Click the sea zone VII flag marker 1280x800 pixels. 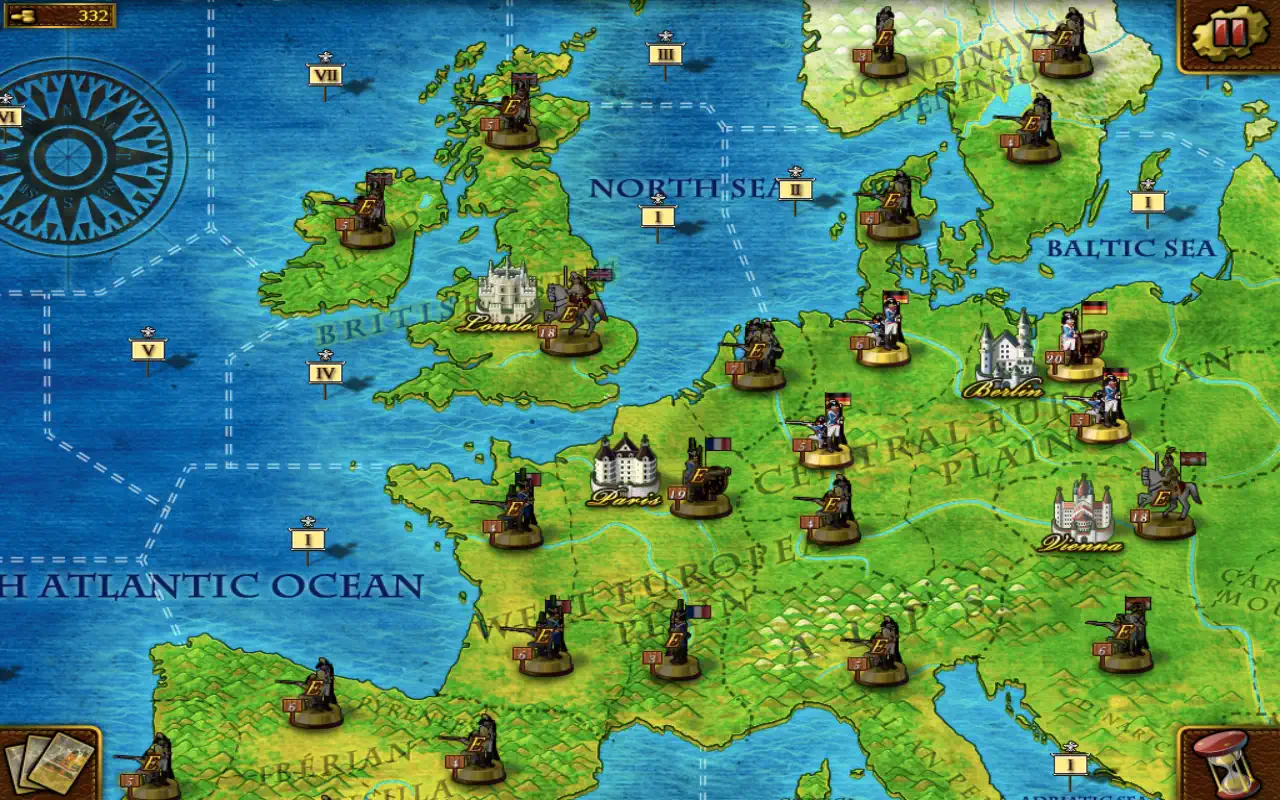pos(325,75)
